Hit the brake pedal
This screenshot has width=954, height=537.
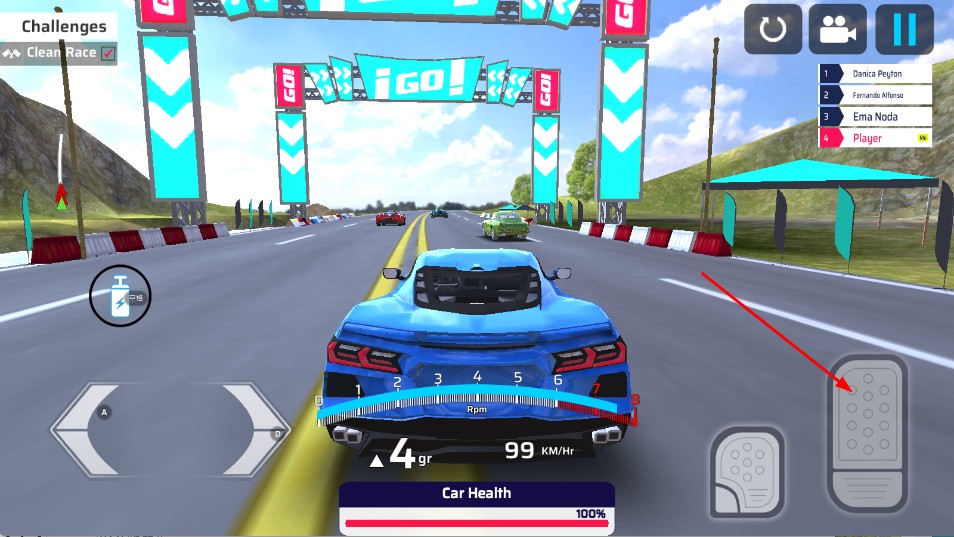pos(747,471)
